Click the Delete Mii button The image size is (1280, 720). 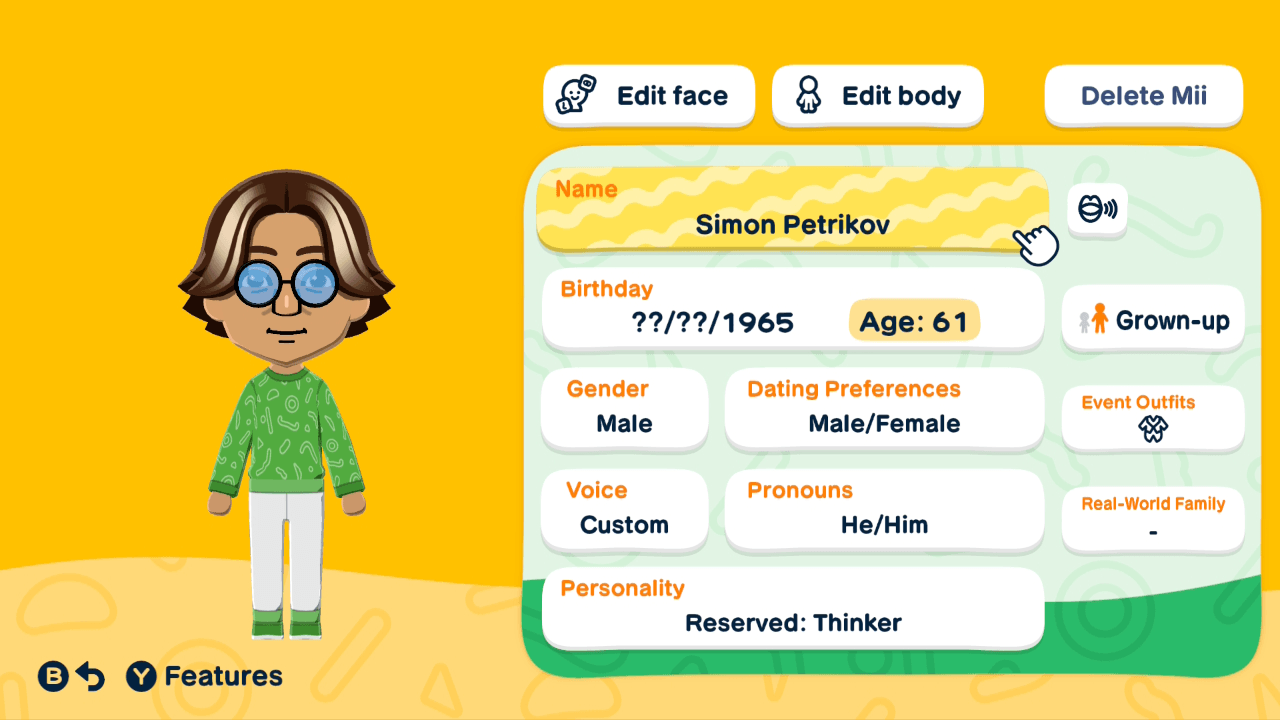[x=1143, y=95]
